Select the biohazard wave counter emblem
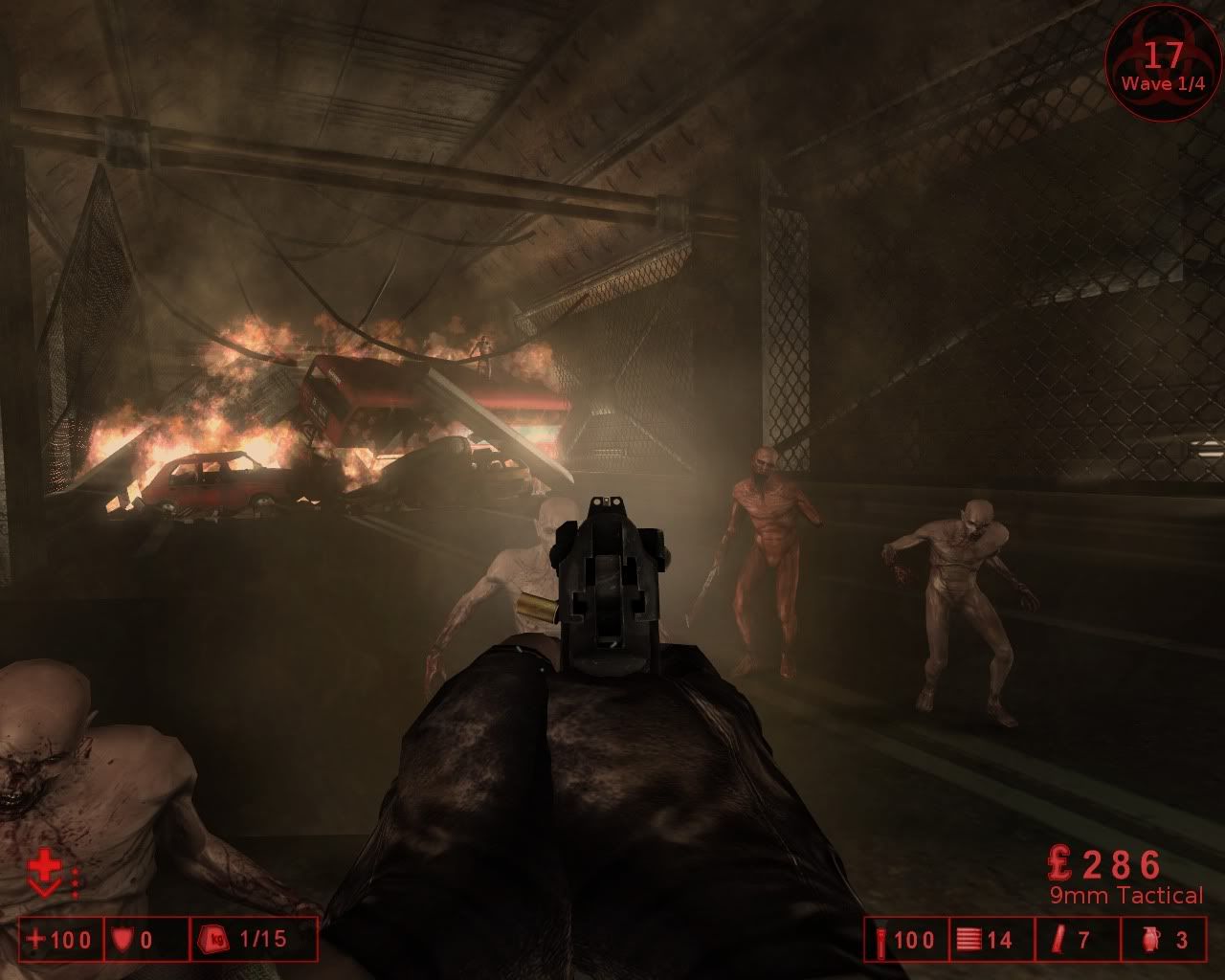Screen dimensions: 1225x980 1163,63
